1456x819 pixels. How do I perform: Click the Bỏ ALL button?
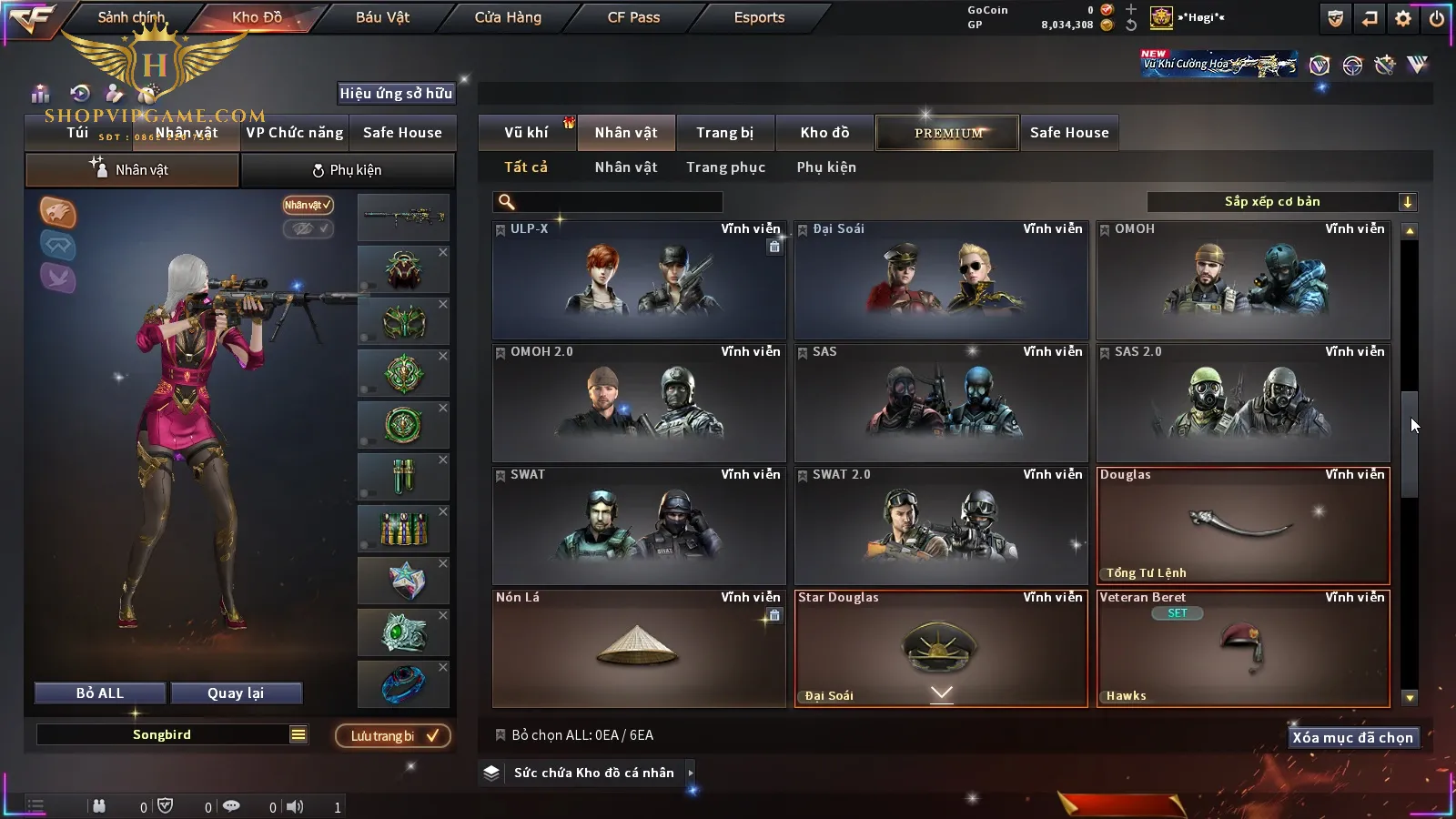(100, 693)
